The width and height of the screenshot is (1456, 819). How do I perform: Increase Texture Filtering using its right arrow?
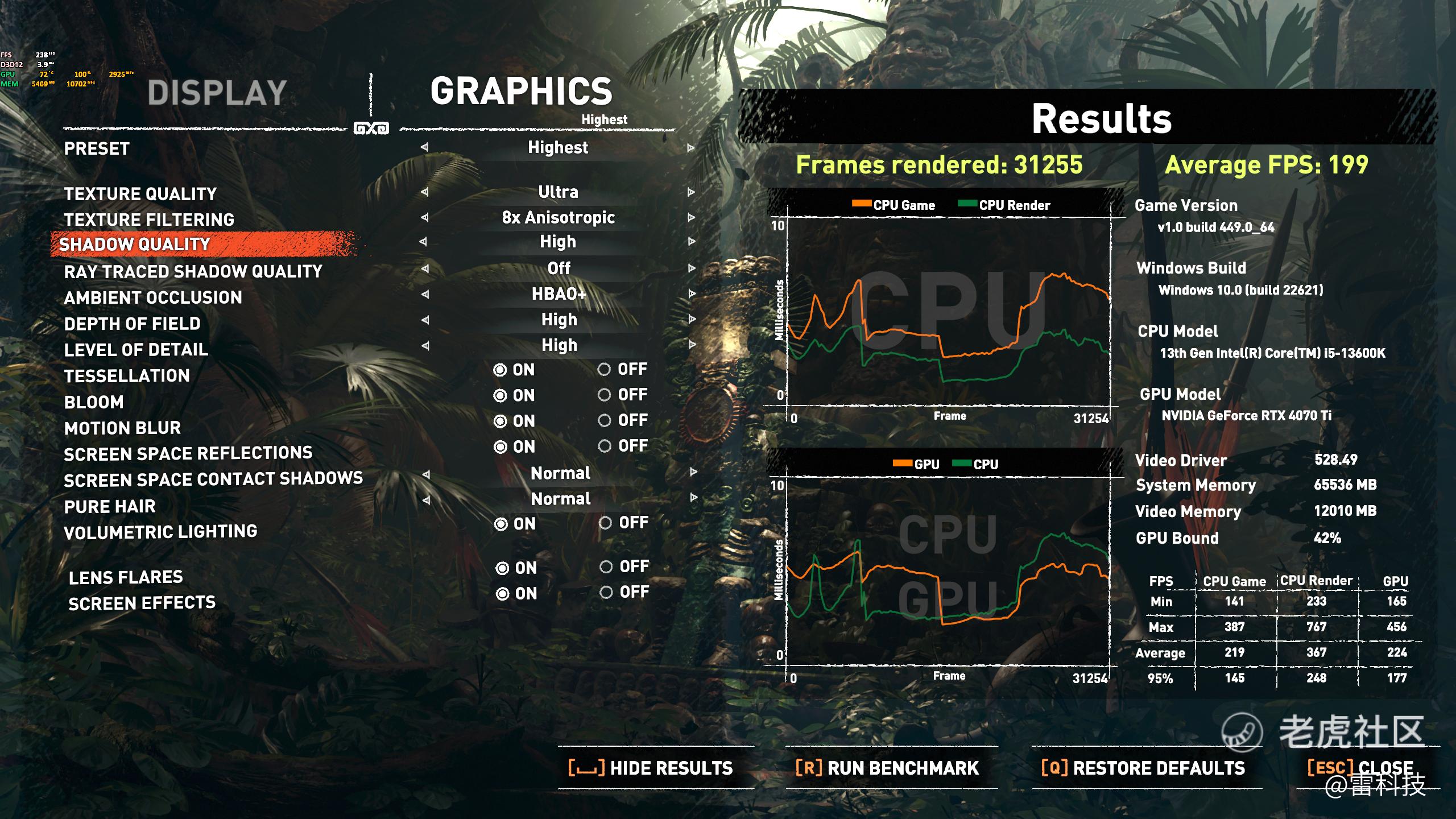691,217
